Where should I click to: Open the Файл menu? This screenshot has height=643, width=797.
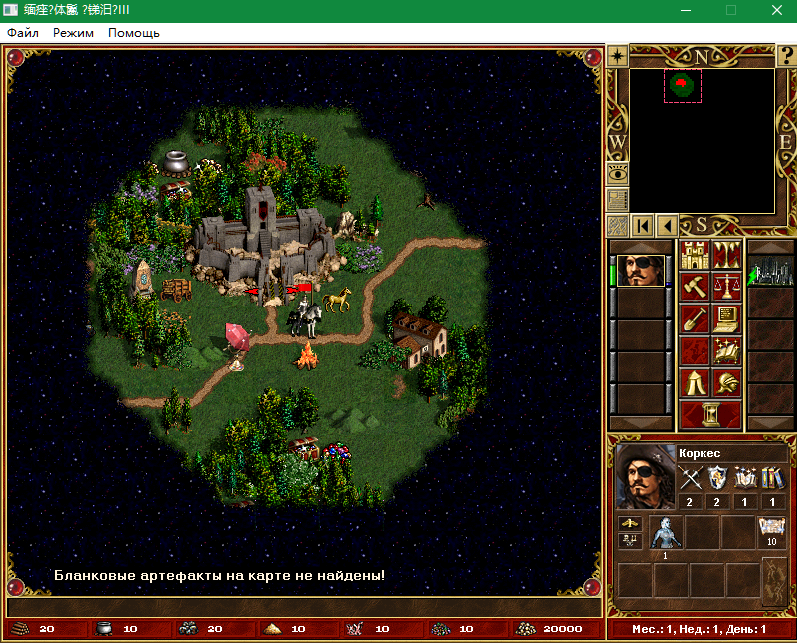pos(23,33)
